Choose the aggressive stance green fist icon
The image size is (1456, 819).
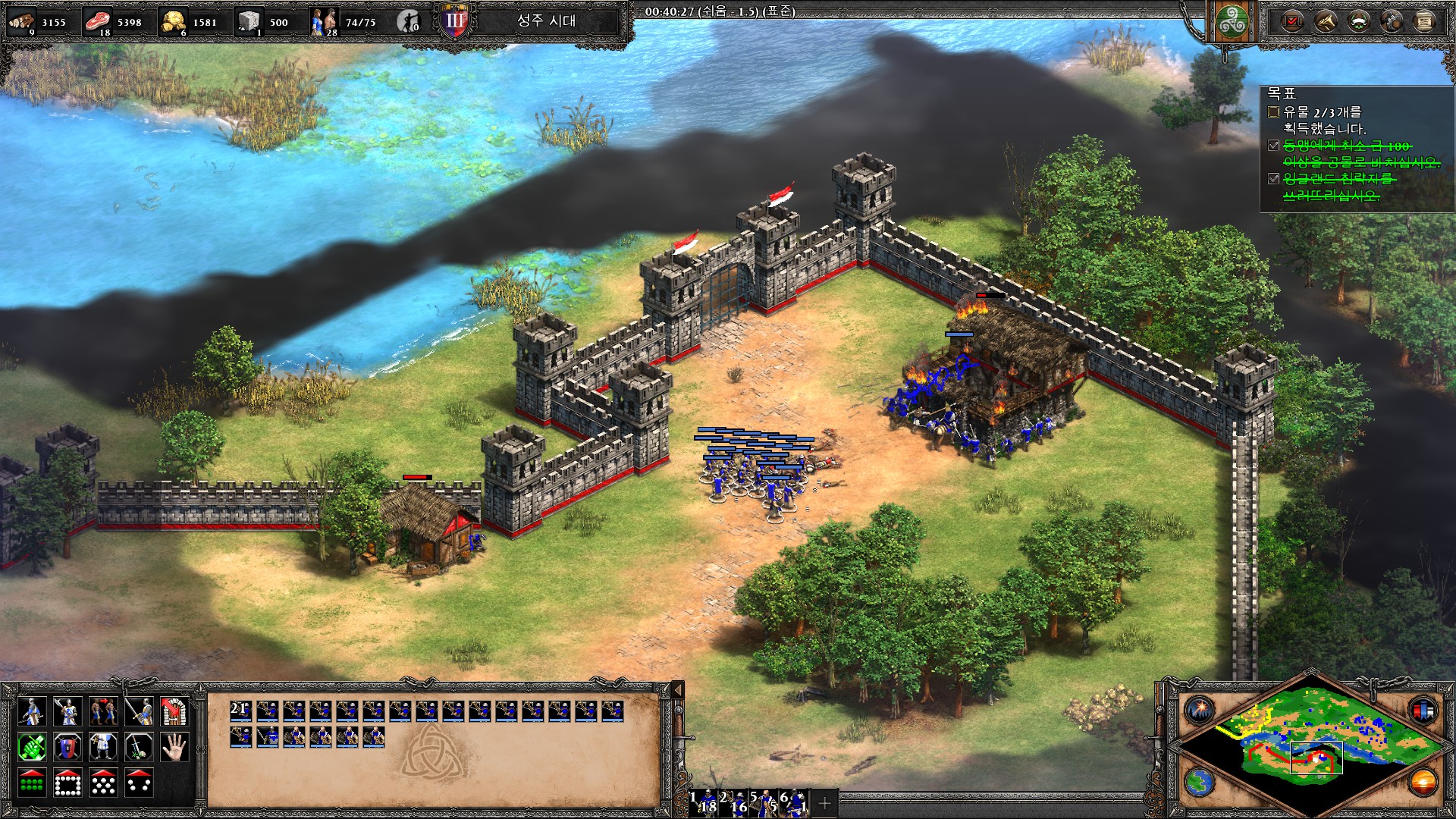(x=32, y=748)
